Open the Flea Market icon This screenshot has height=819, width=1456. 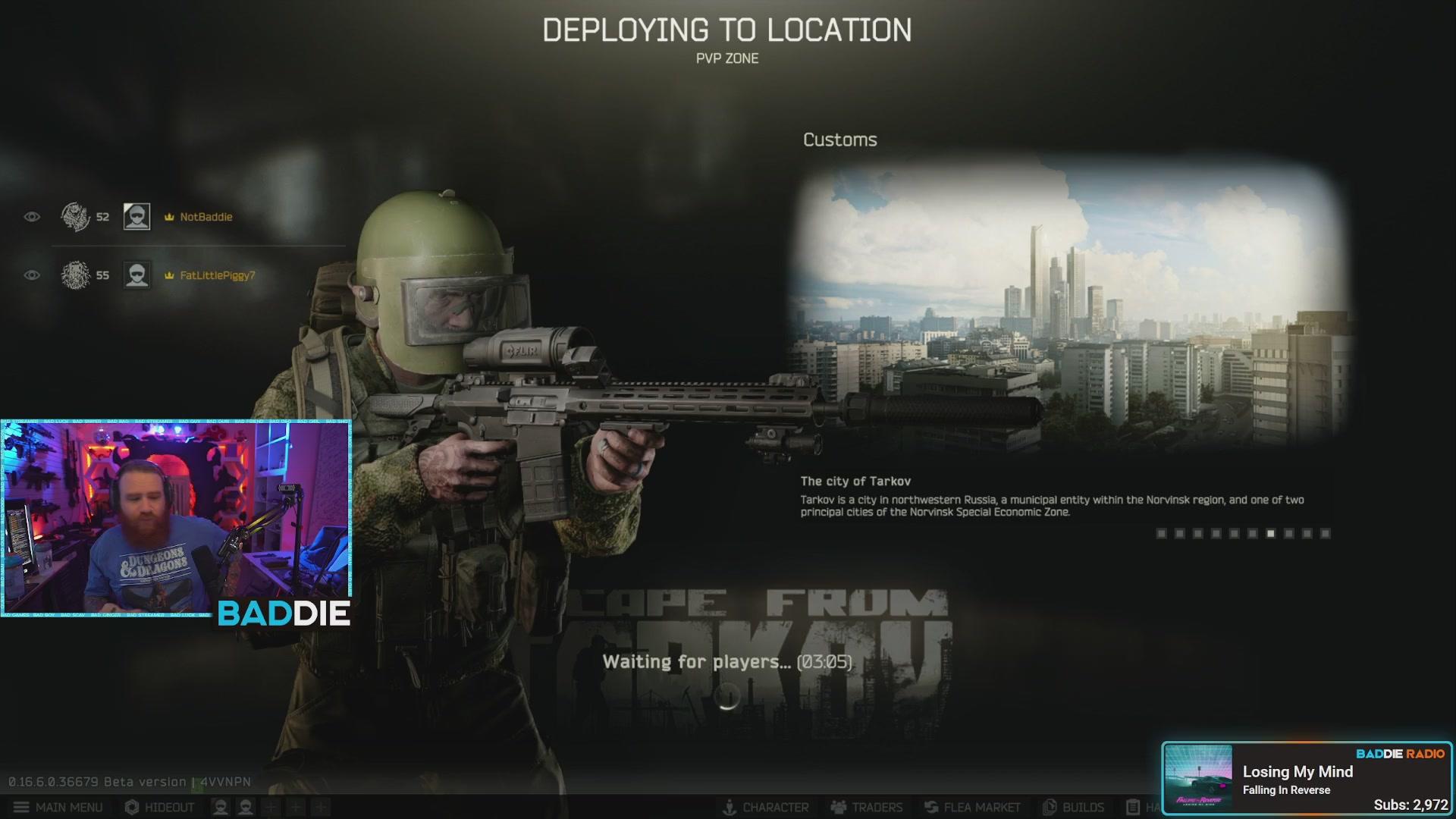coord(930,807)
